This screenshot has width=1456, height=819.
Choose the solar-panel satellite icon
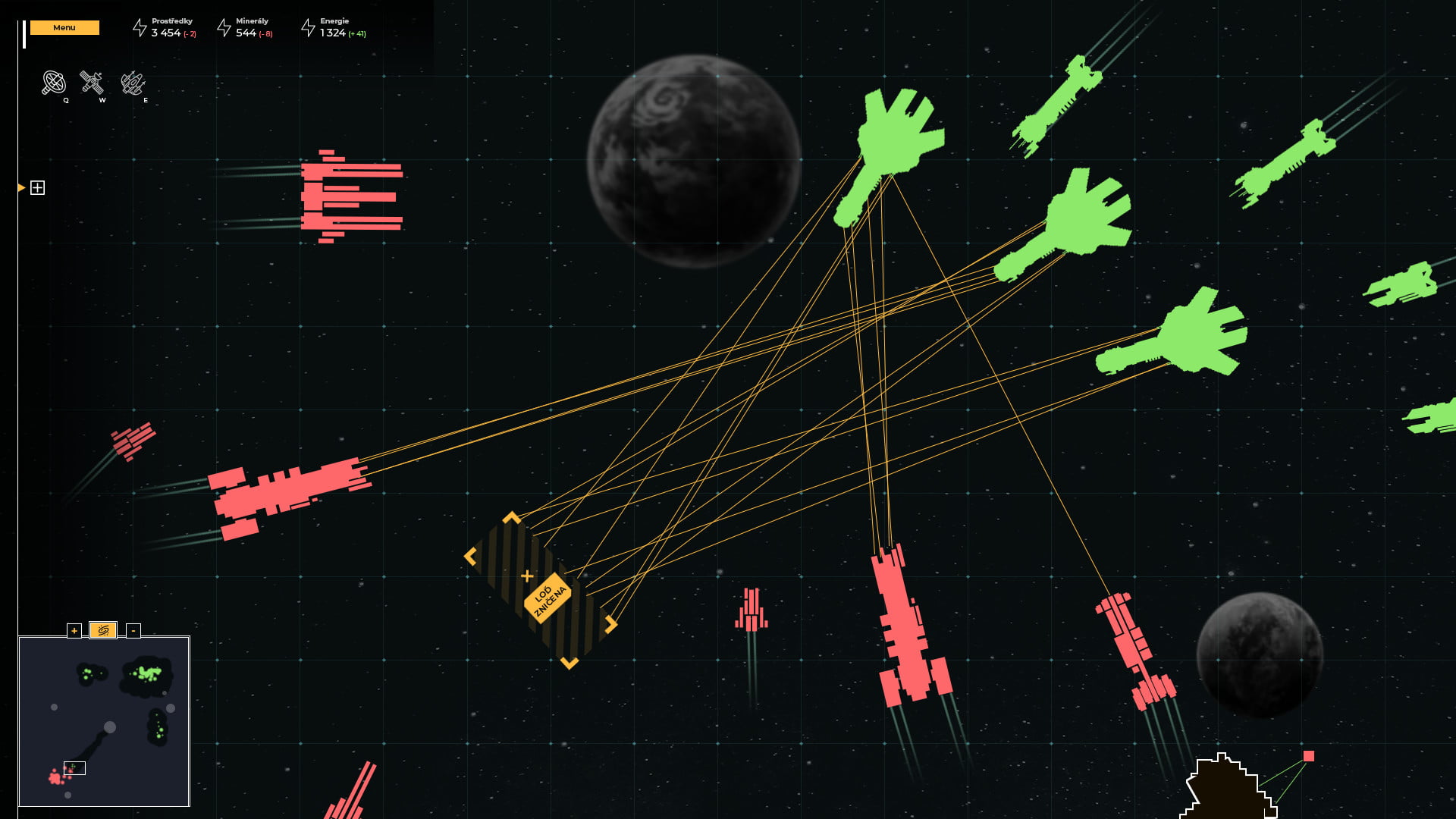point(92,82)
